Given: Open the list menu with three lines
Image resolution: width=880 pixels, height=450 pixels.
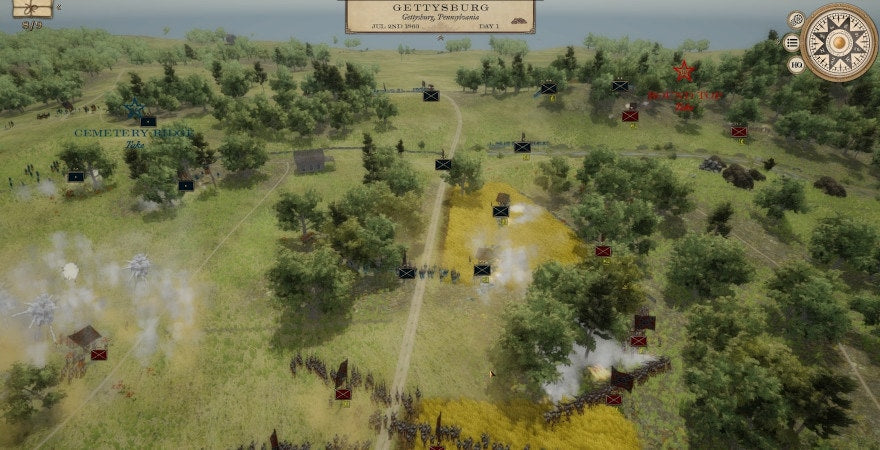Looking at the screenshot, I should coord(791,42).
